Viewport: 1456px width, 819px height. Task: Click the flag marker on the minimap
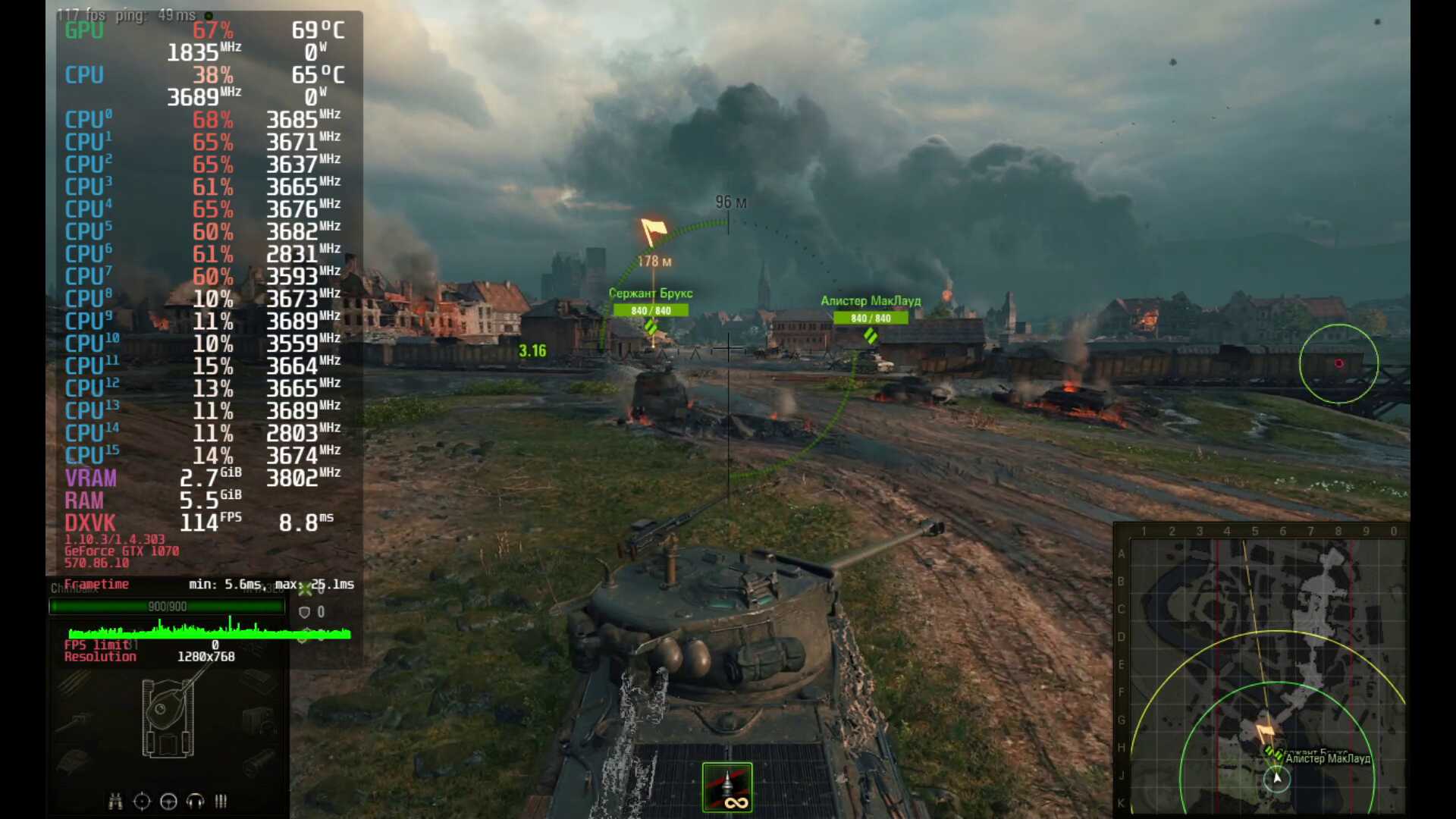1265,733
